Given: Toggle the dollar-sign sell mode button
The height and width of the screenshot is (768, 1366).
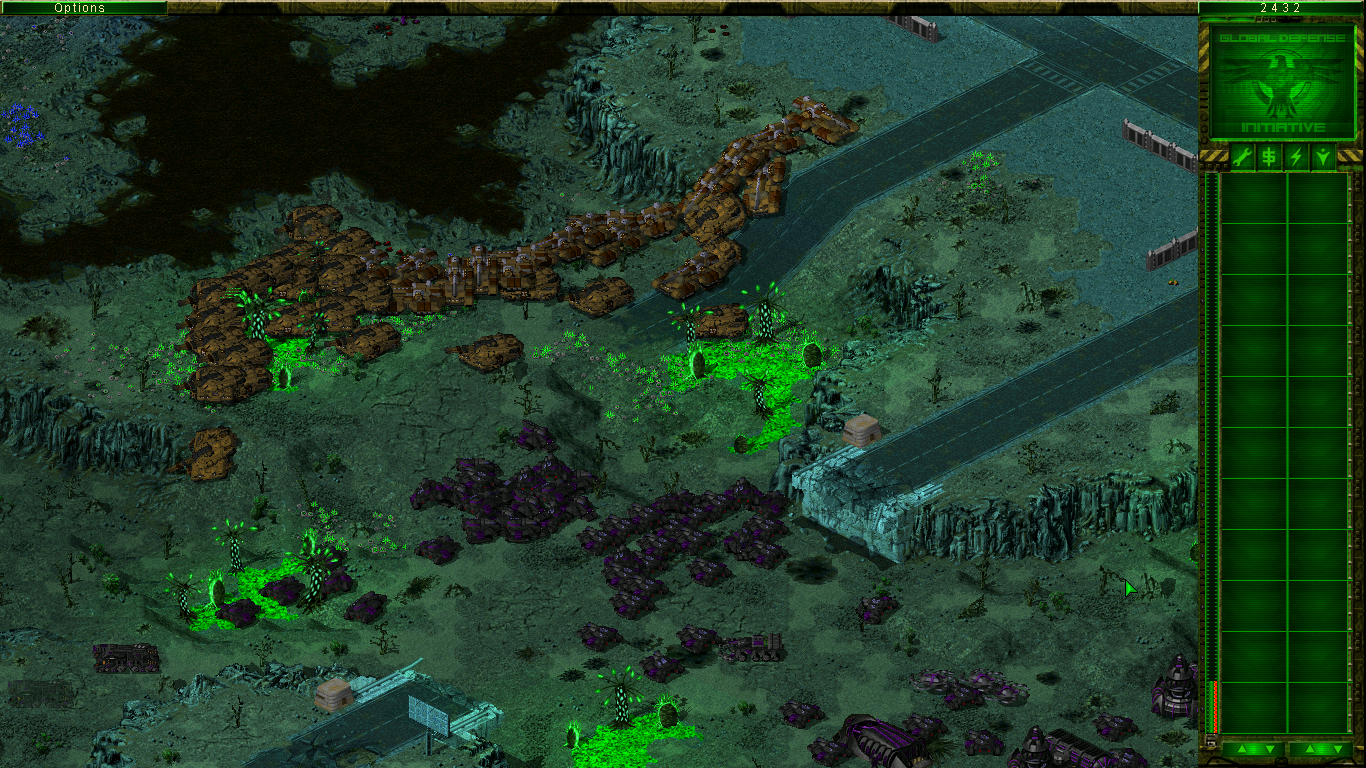Looking at the screenshot, I should tap(1269, 156).
